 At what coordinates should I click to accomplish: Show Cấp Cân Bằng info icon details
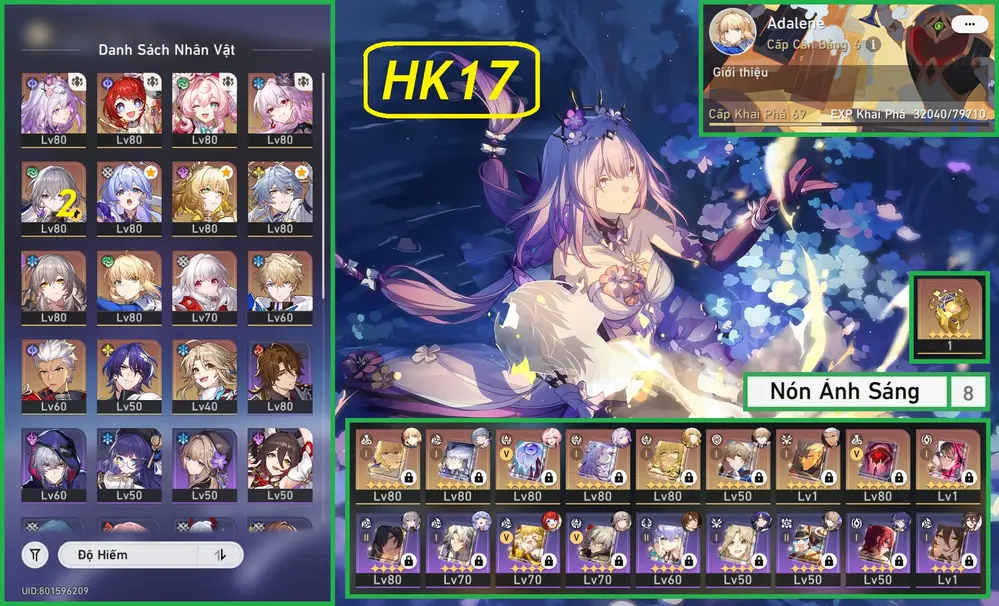(x=873, y=45)
